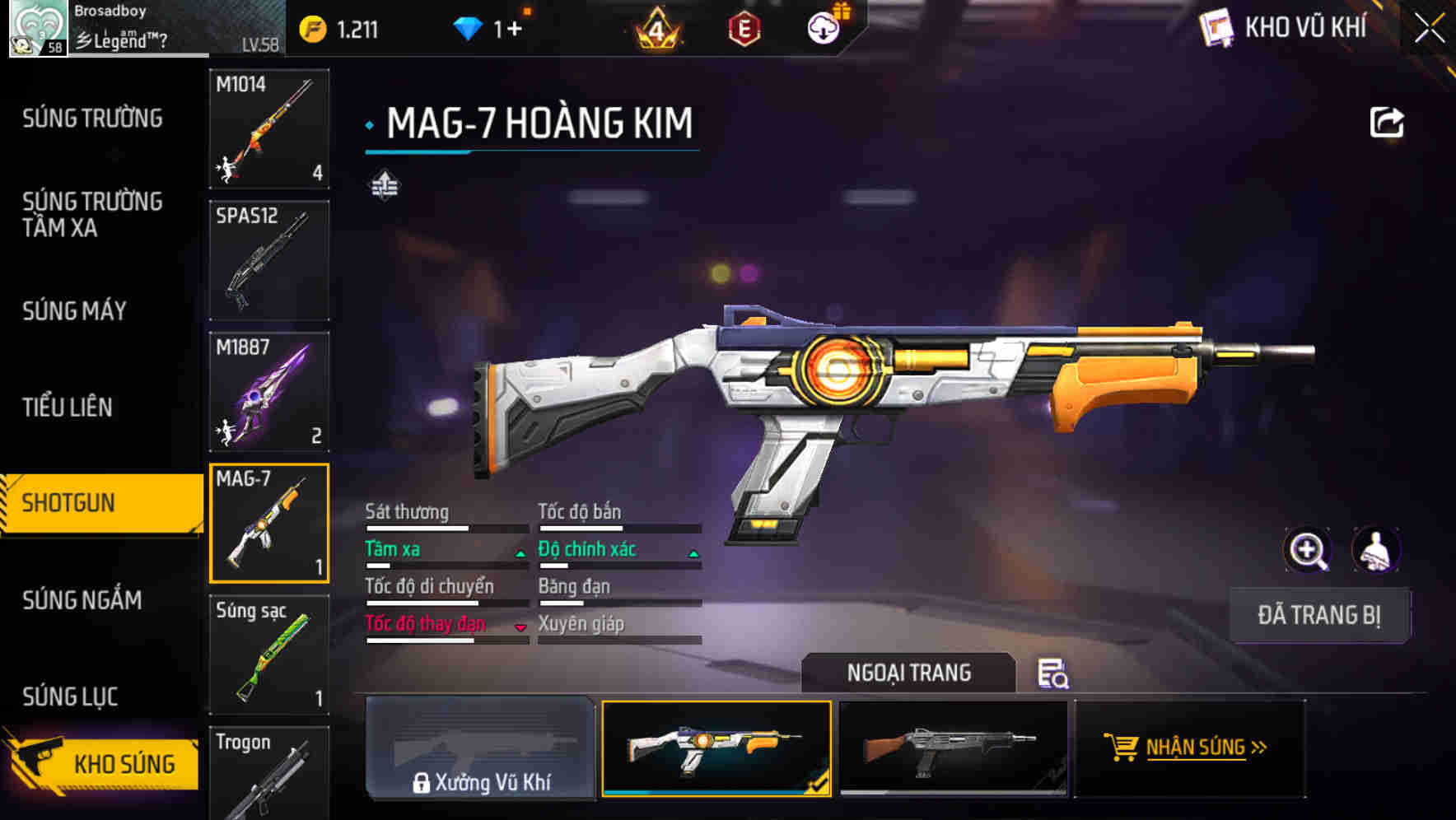This screenshot has width=1456, height=820.
Task: Select the Trogon weapon tile
Action: tap(269, 772)
